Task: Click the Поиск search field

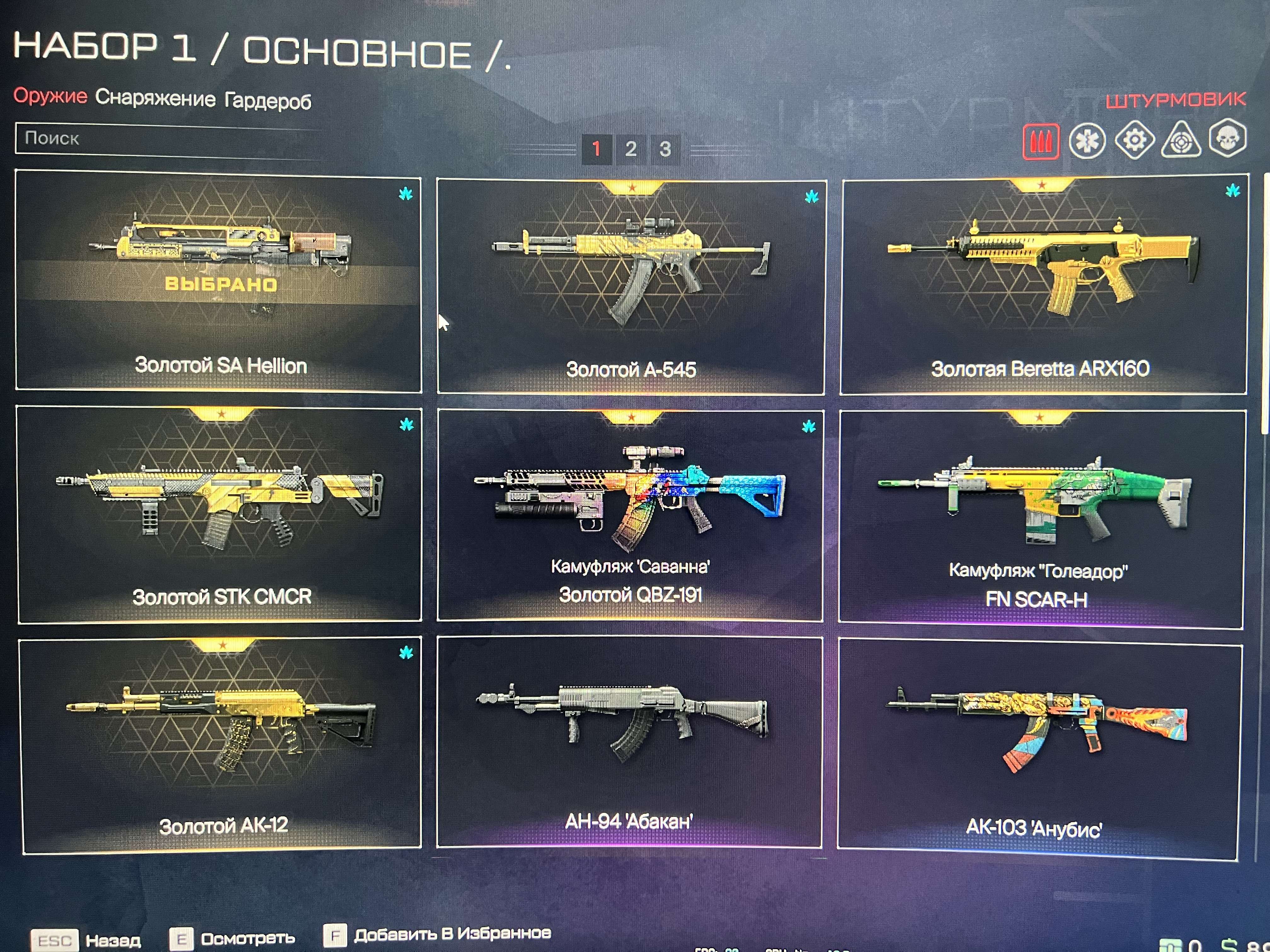Action: 172,139
